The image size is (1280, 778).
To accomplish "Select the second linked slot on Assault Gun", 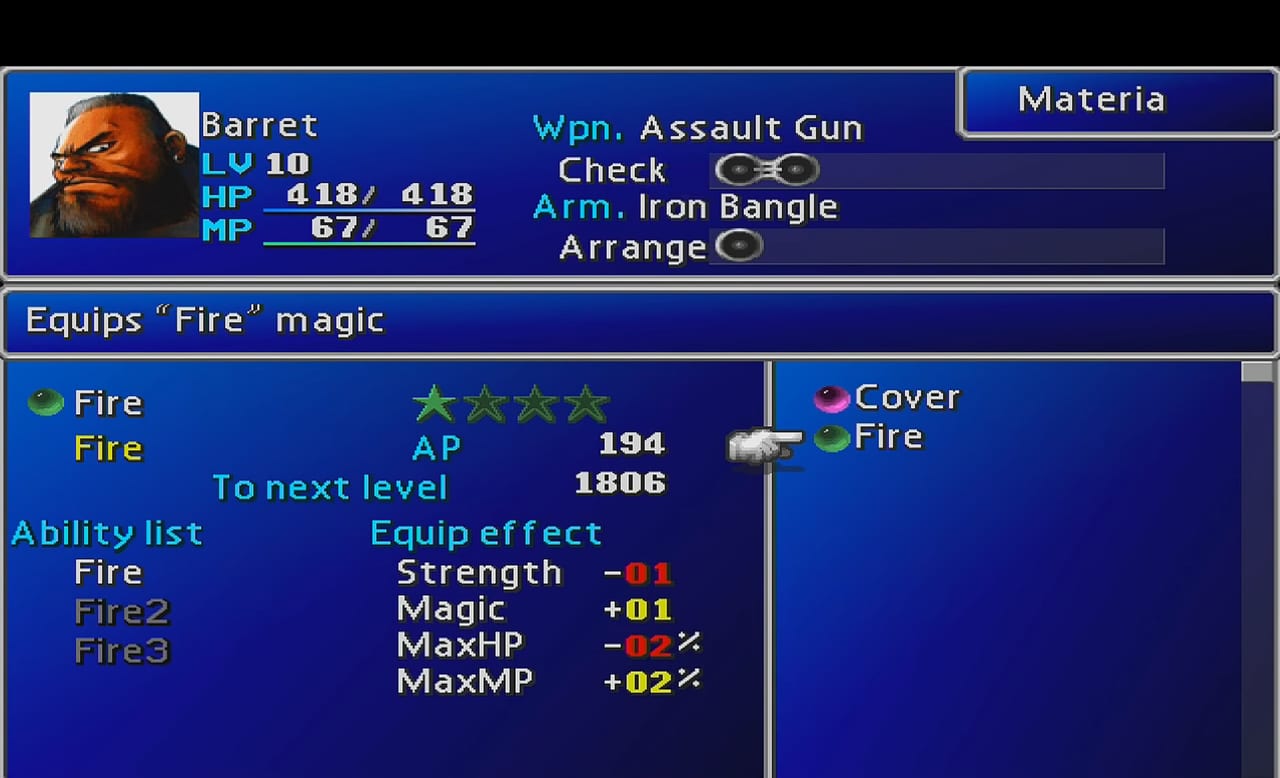I will point(797,170).
